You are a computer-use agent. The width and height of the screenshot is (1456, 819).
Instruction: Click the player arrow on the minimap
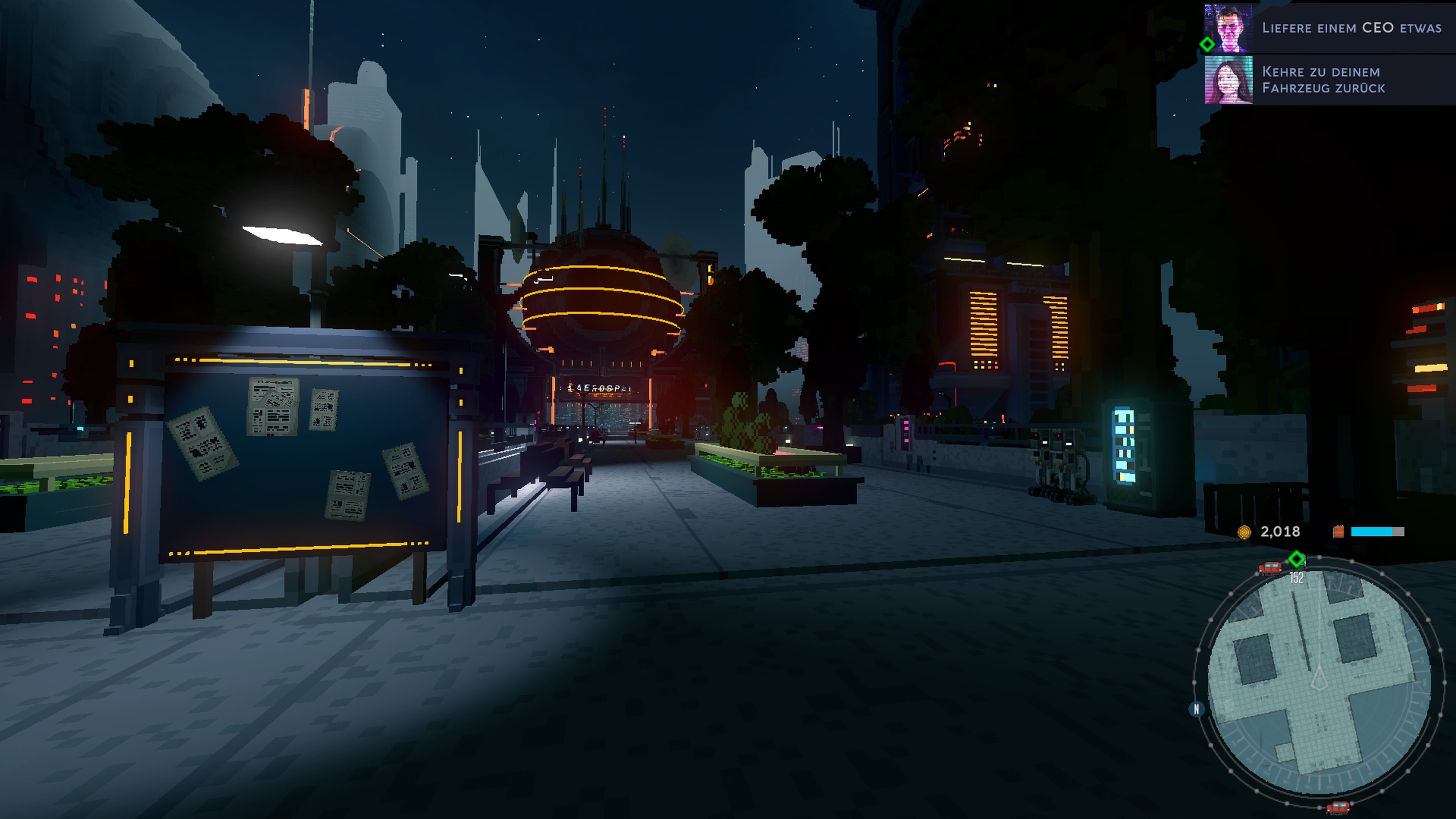click(1319, 678)
